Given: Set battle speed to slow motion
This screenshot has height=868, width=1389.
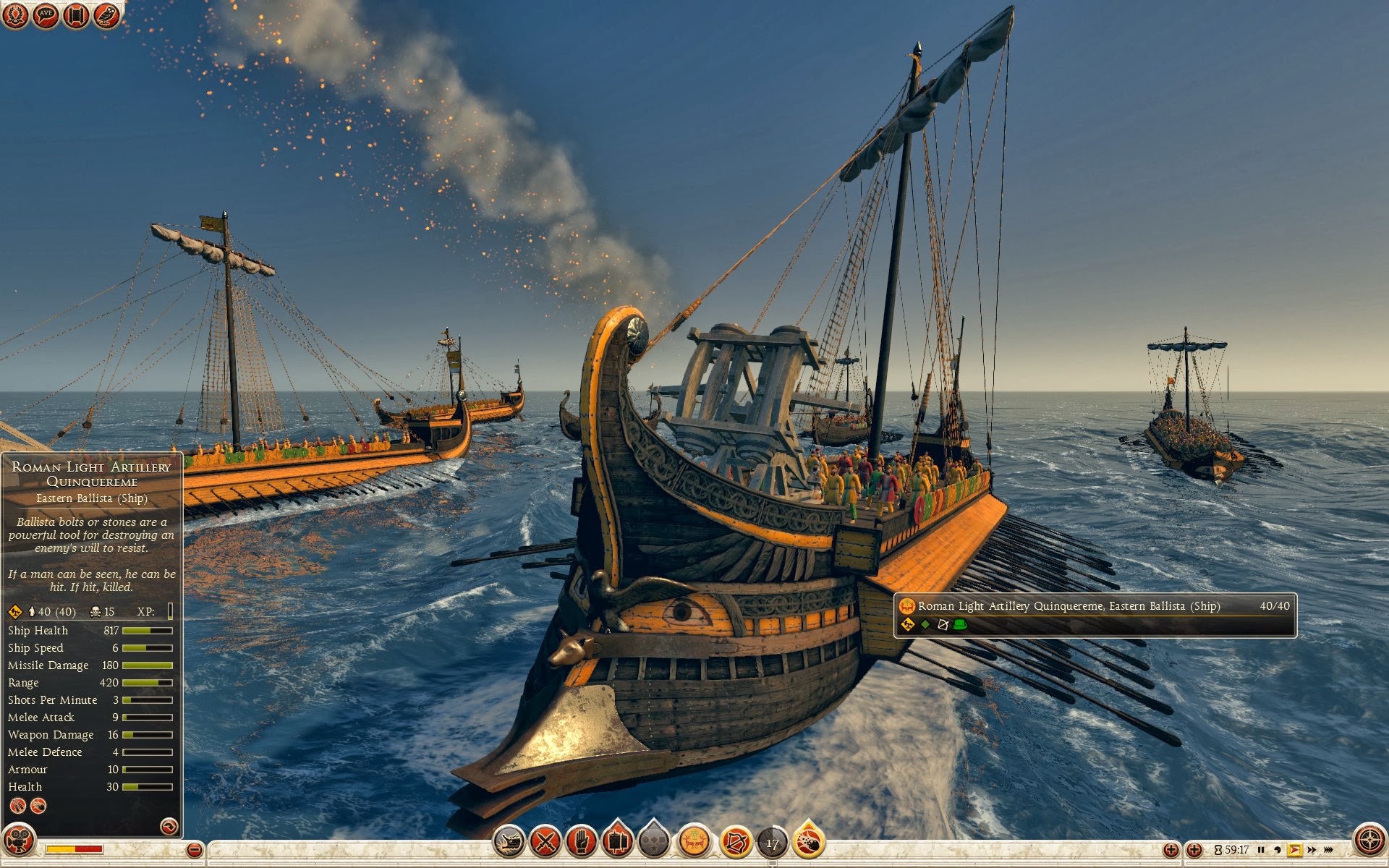Looking at the screenshot, I should (1278, 850).
